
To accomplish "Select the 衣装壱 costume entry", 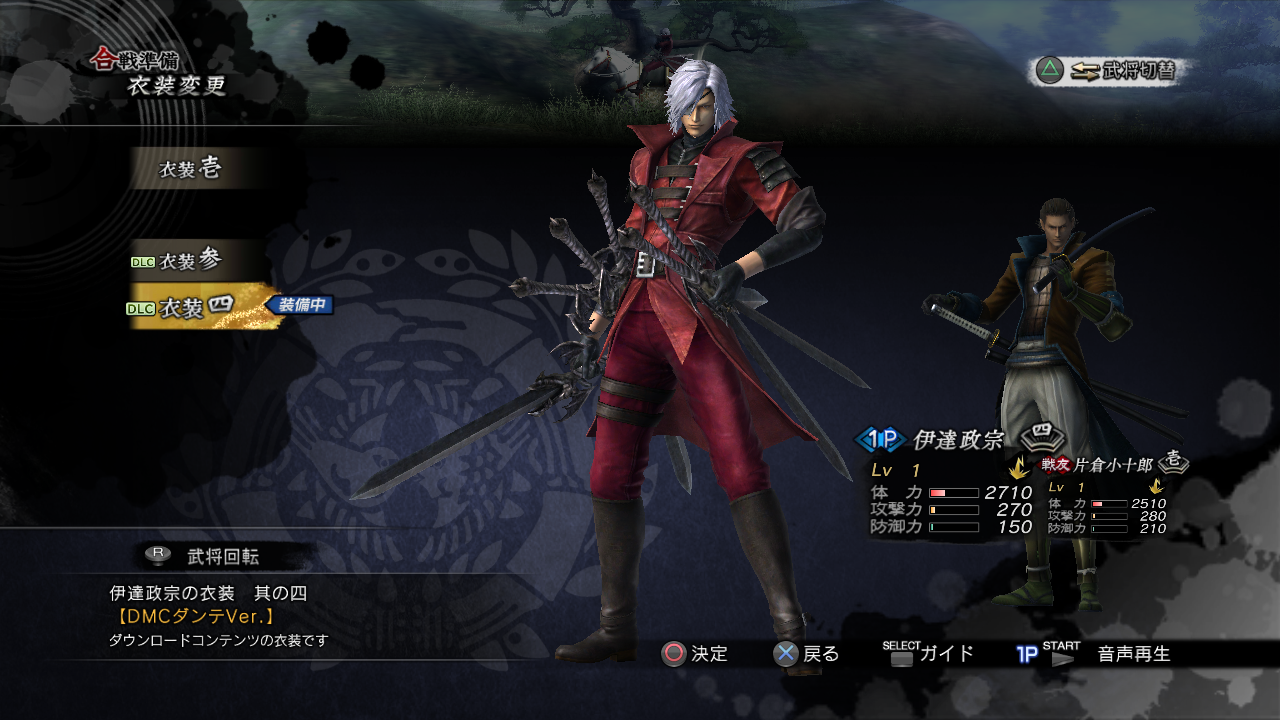I will (190, 169).
